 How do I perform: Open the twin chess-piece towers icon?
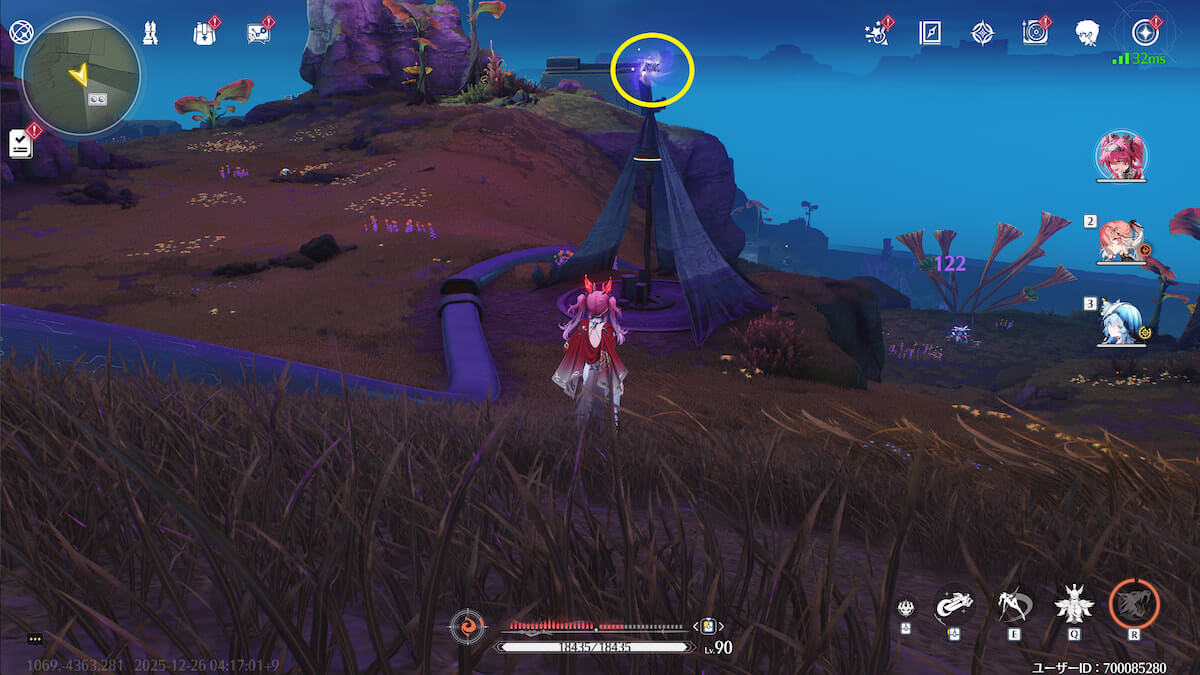(x=151, y=32)
